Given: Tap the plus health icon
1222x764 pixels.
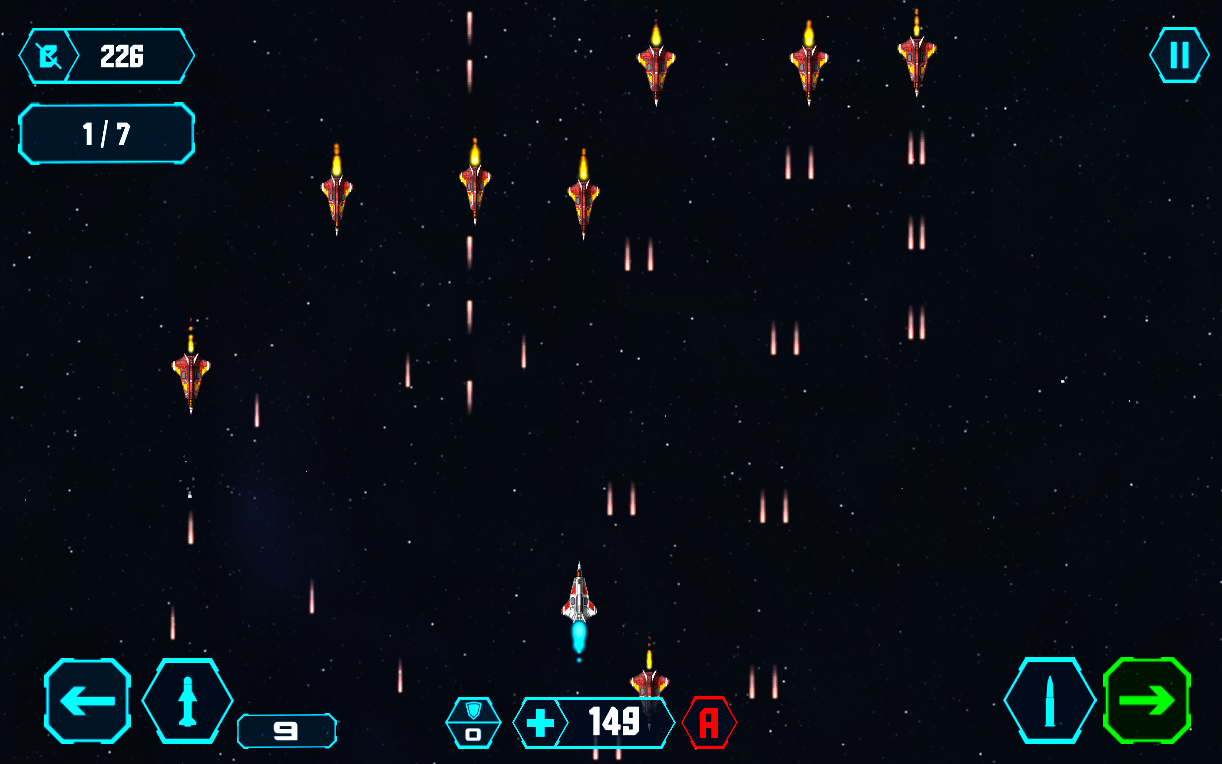Looking at the screenshot, I should point(539,722).
